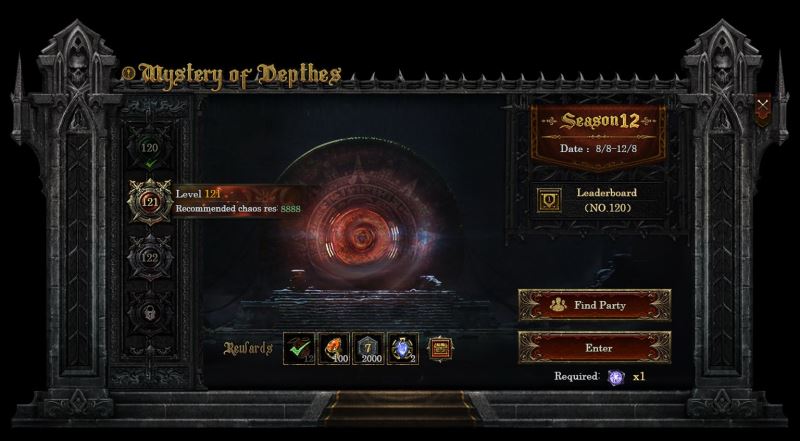This screenshot has height=441, width=800.
Task: Open Find Party matchmaking
Action: pyautogui.click(x=594, y=305)
